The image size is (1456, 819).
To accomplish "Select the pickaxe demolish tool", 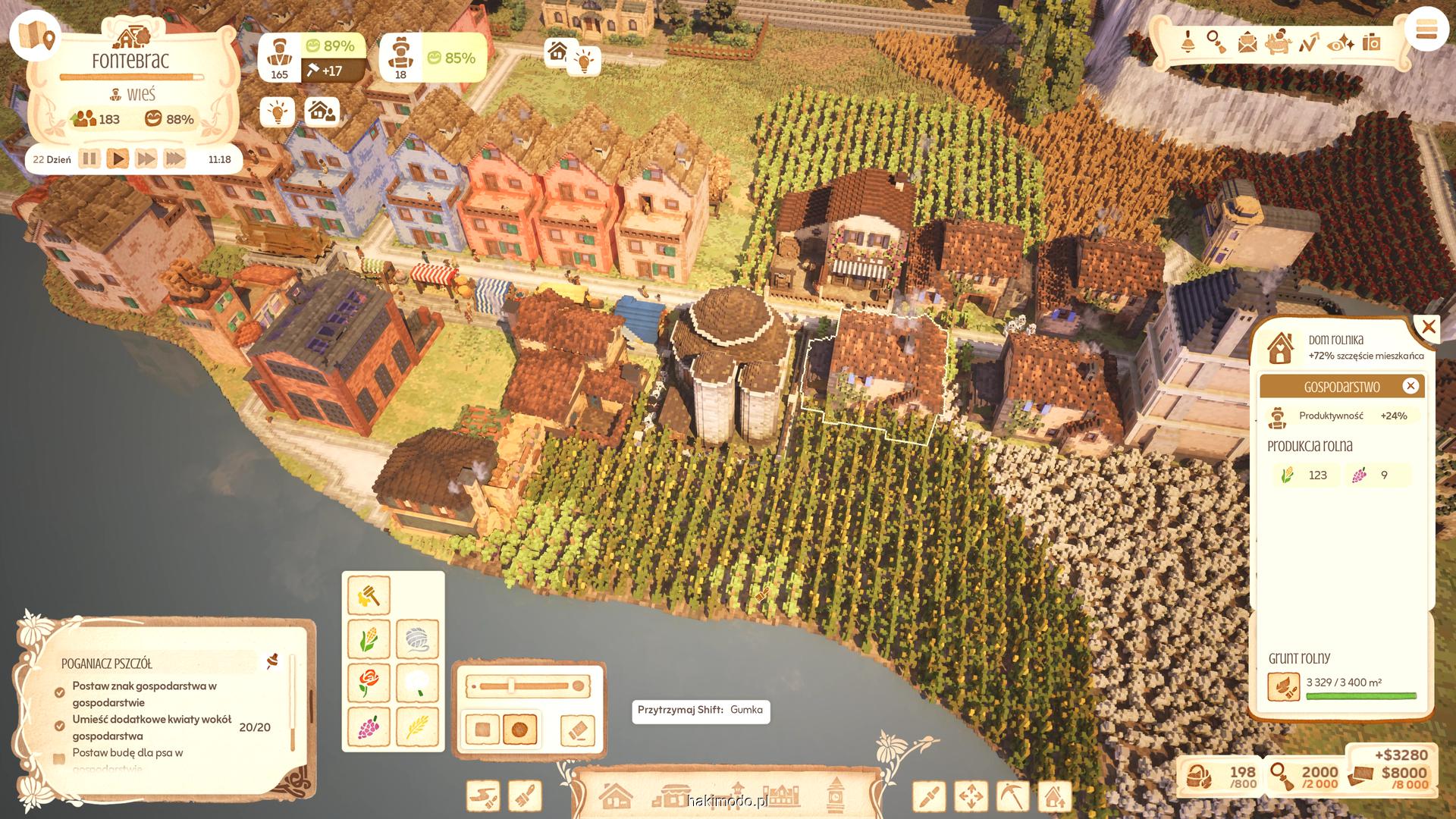I will pyautogui.click(x=1012, y=796).
